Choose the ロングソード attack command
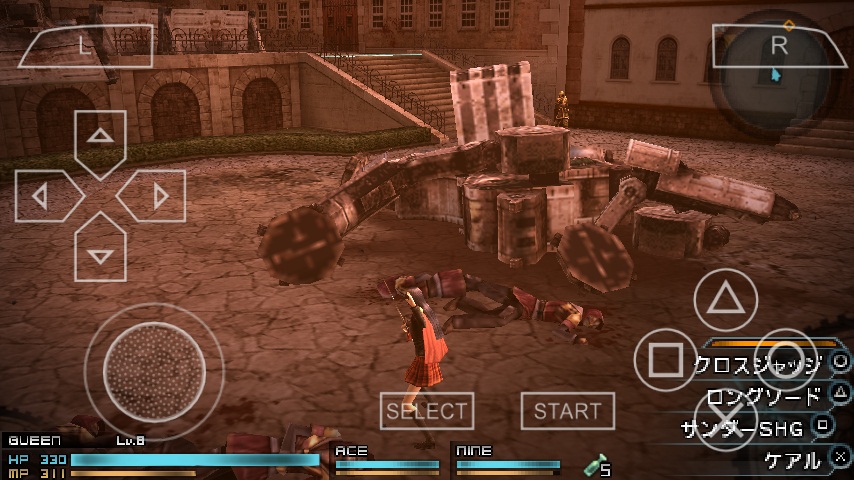854x480 pixels. 763,396
